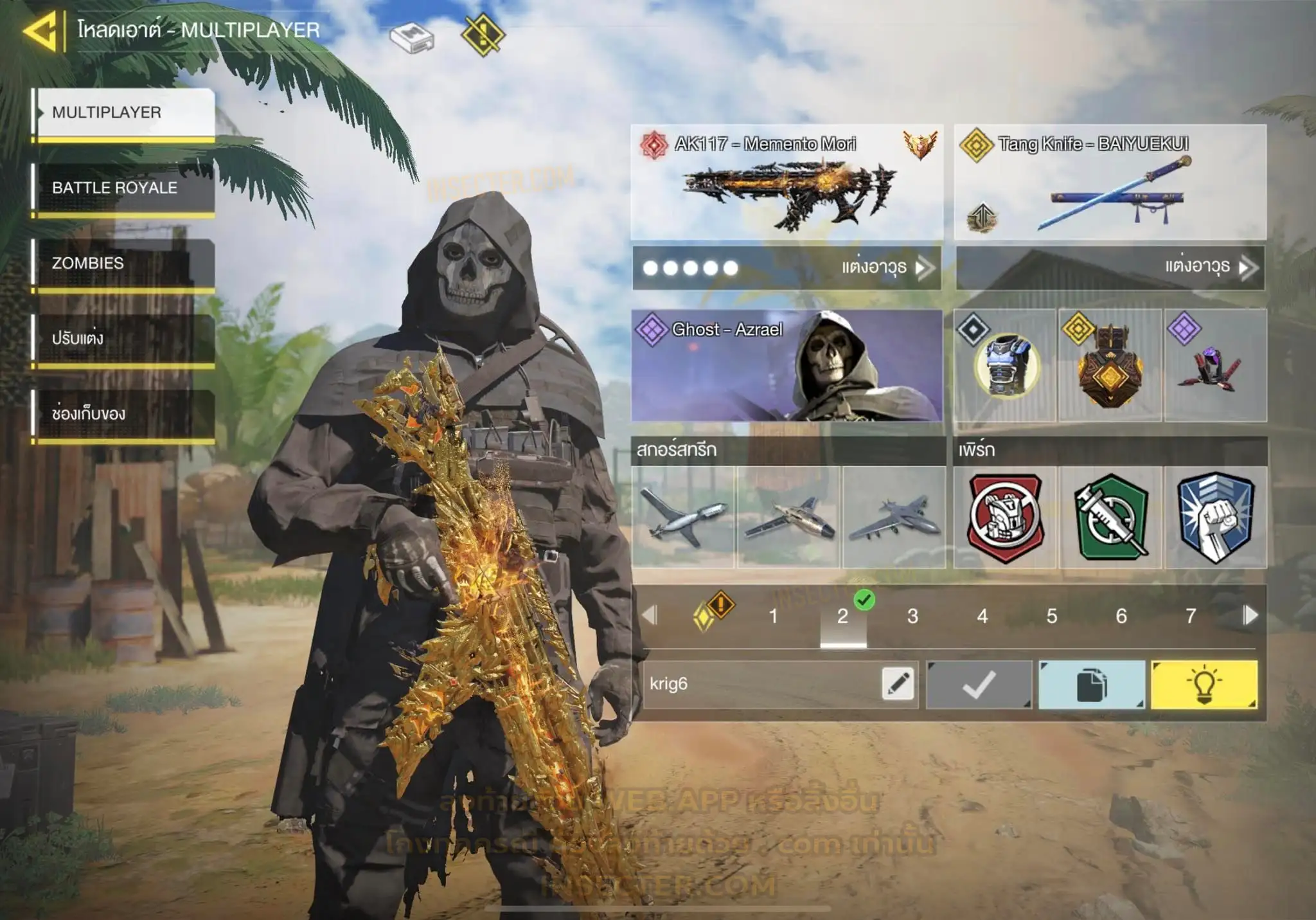Select the AK117 Memento Mori primary weapon
Screen dimensions: 1316x920
tap(787, 182)
